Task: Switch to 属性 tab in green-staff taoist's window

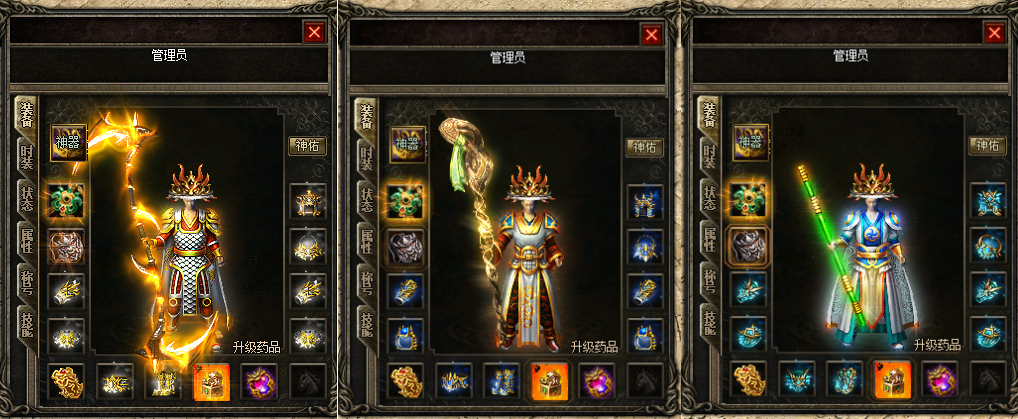Action: pyautogui.click(x=709, y=240)
